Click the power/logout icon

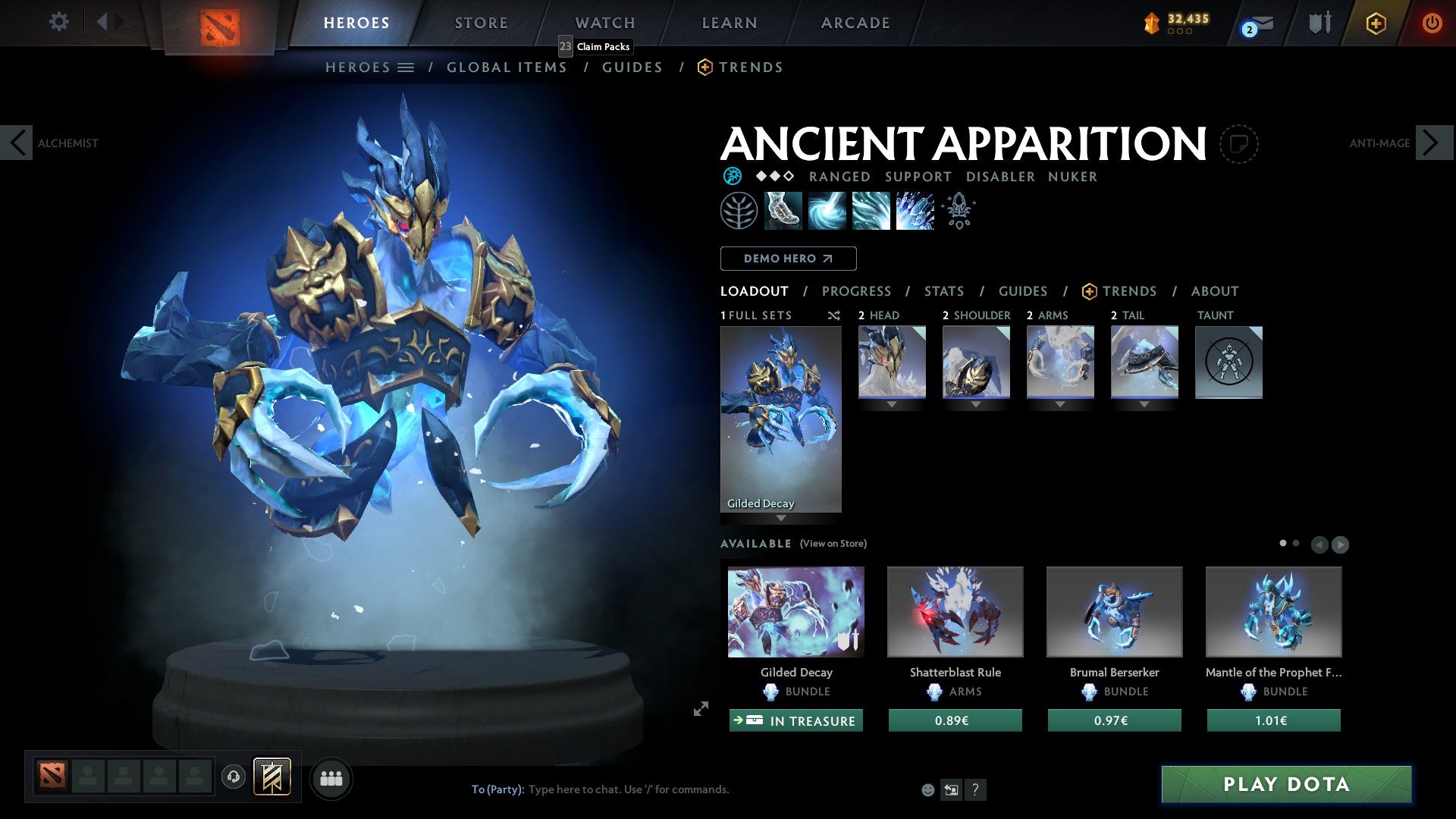point(1432,24)
